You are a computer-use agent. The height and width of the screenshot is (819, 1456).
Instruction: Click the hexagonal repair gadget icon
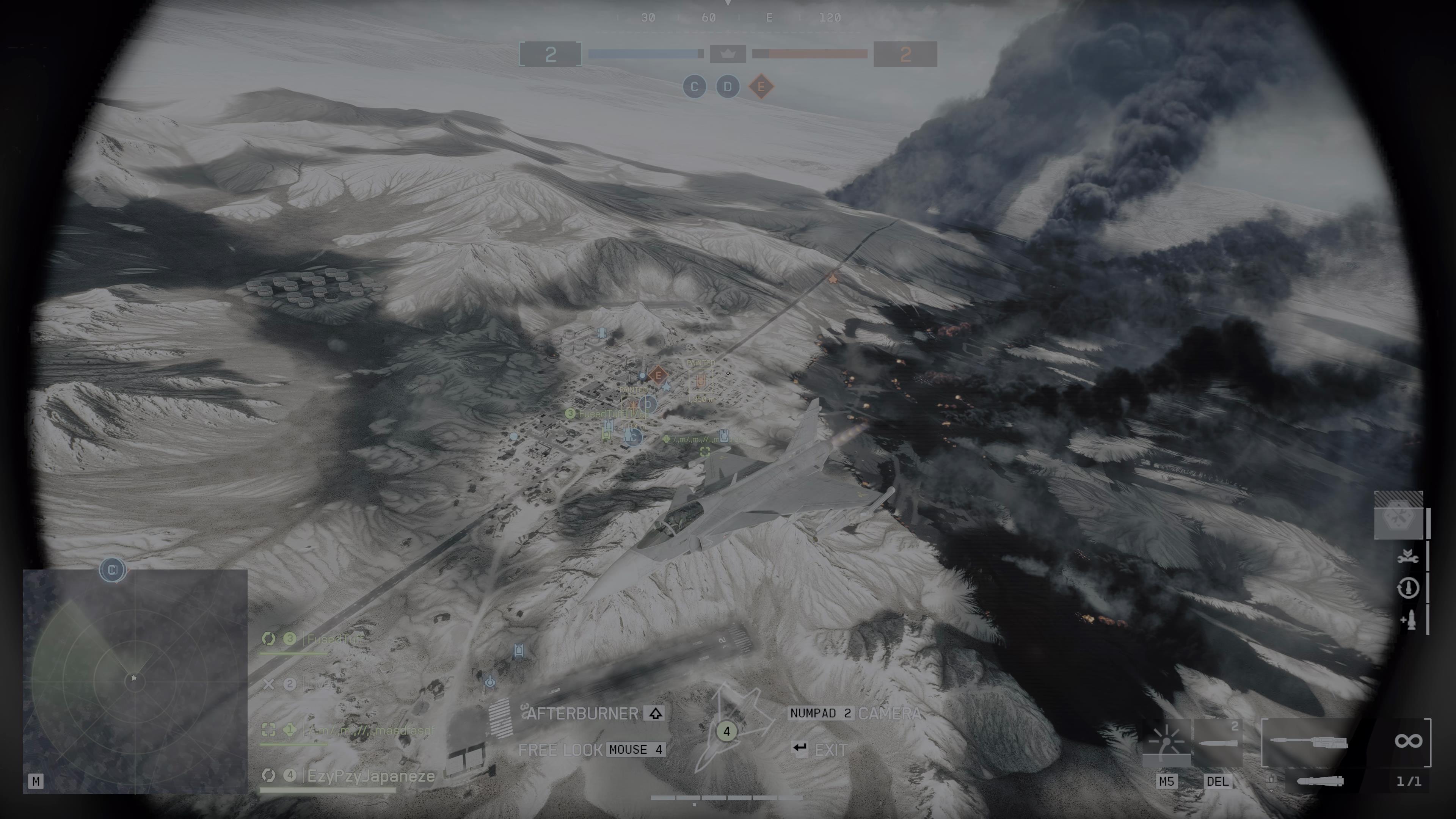point(1398,517)
